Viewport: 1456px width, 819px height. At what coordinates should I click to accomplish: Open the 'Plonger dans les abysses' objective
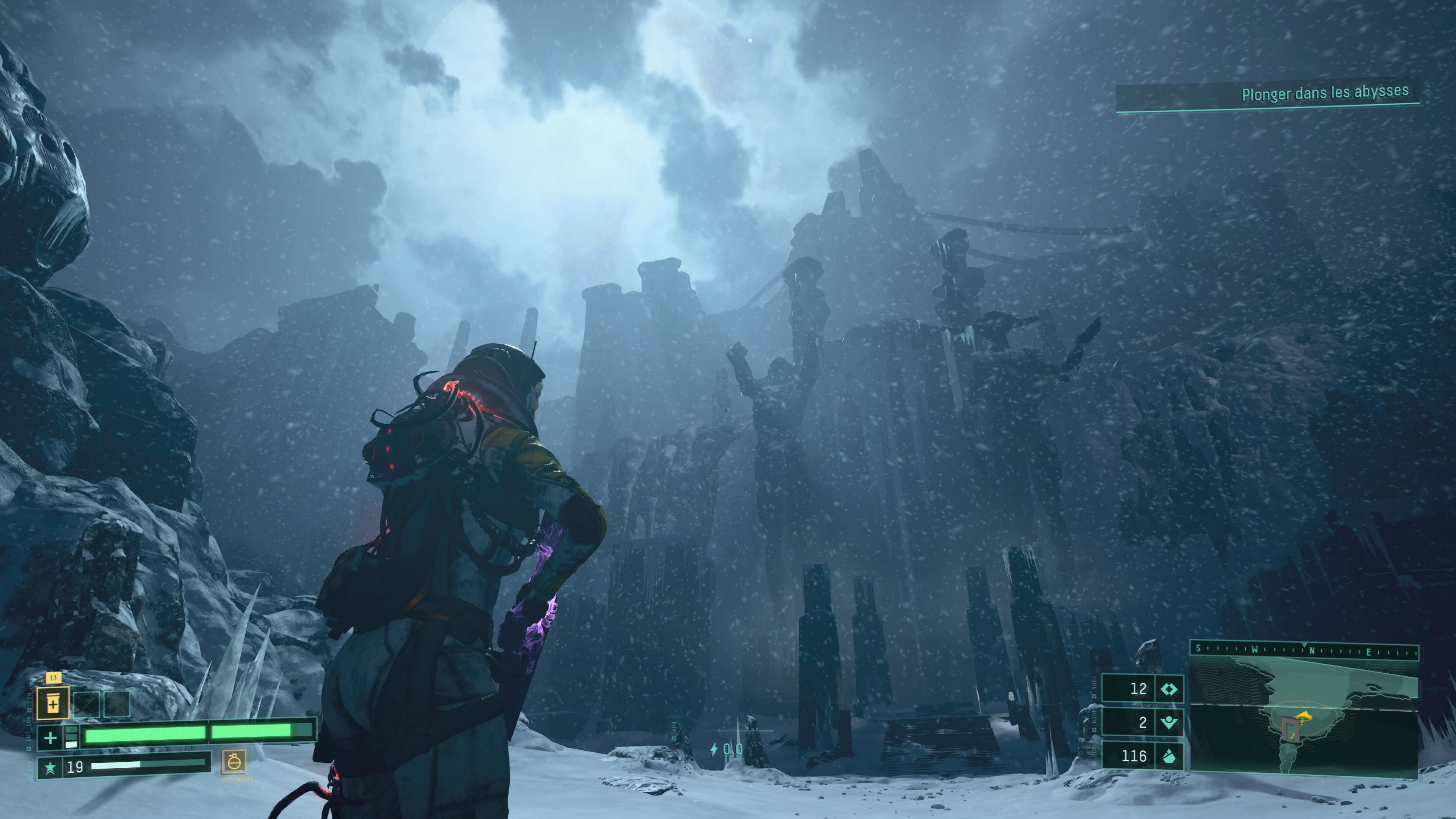tap(1324, 93)
